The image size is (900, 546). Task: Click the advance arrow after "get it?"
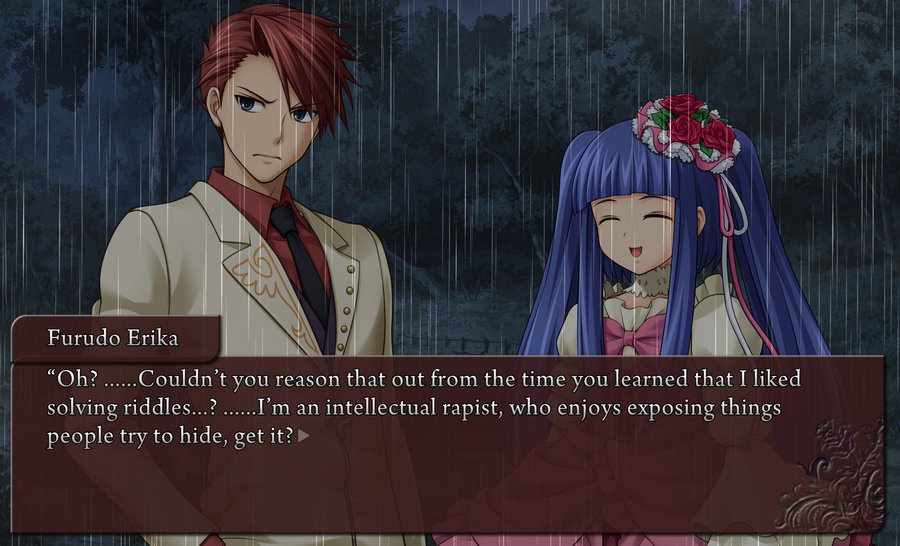(304, 436)
